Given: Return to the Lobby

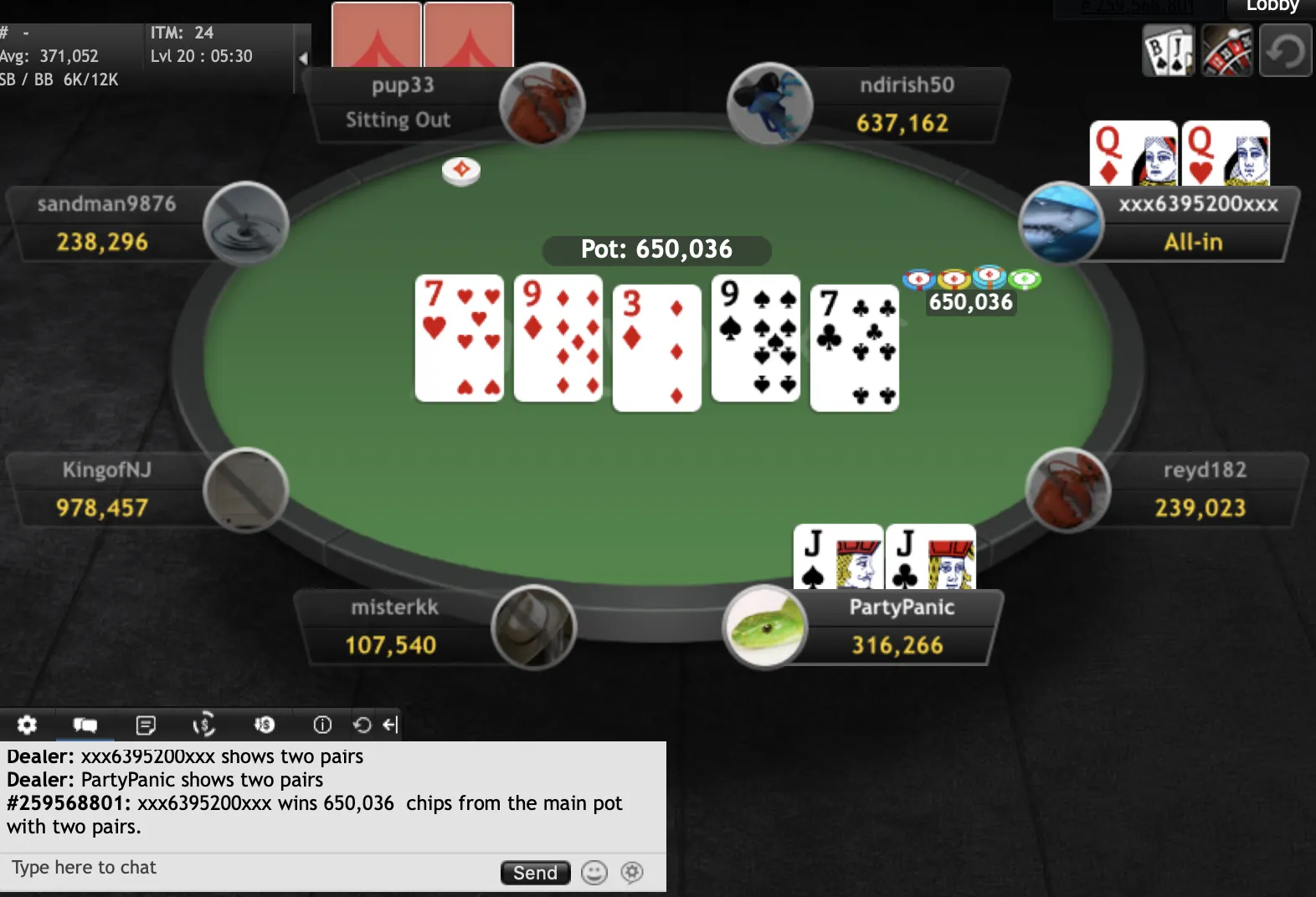Looking at the screenshot, I should pyautogui.click(x=1271, y=7).
